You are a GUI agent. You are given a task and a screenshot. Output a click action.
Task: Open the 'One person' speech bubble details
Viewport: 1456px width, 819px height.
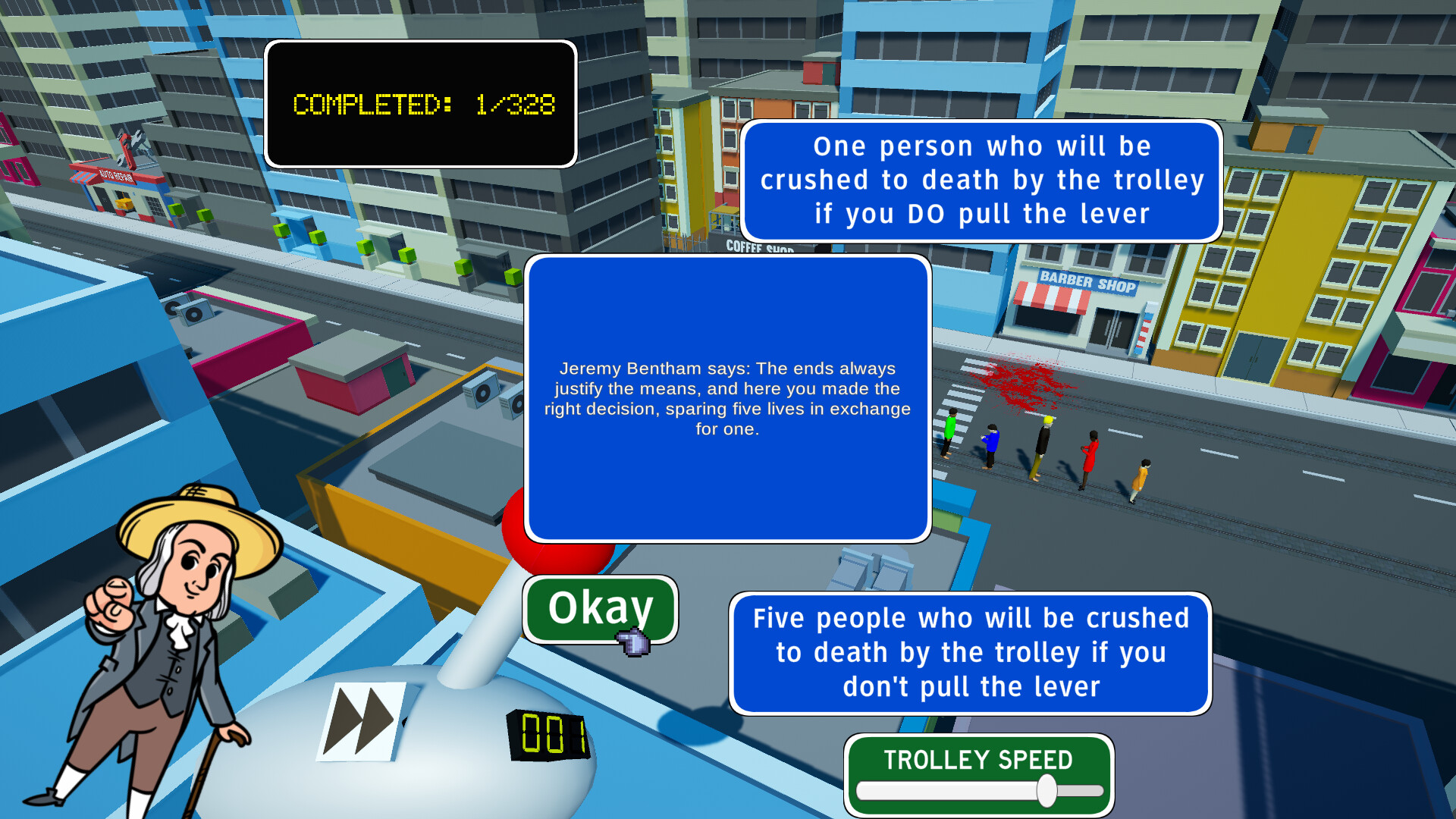(x=981, y=180)
